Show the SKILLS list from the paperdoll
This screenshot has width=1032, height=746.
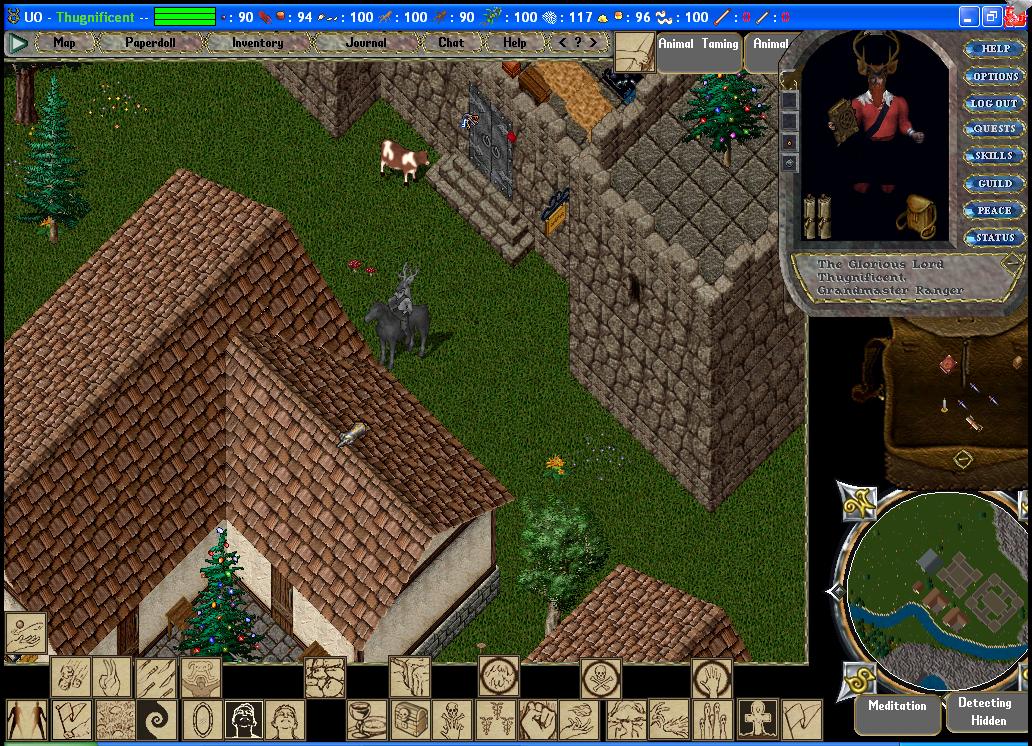tap(993, 156)
